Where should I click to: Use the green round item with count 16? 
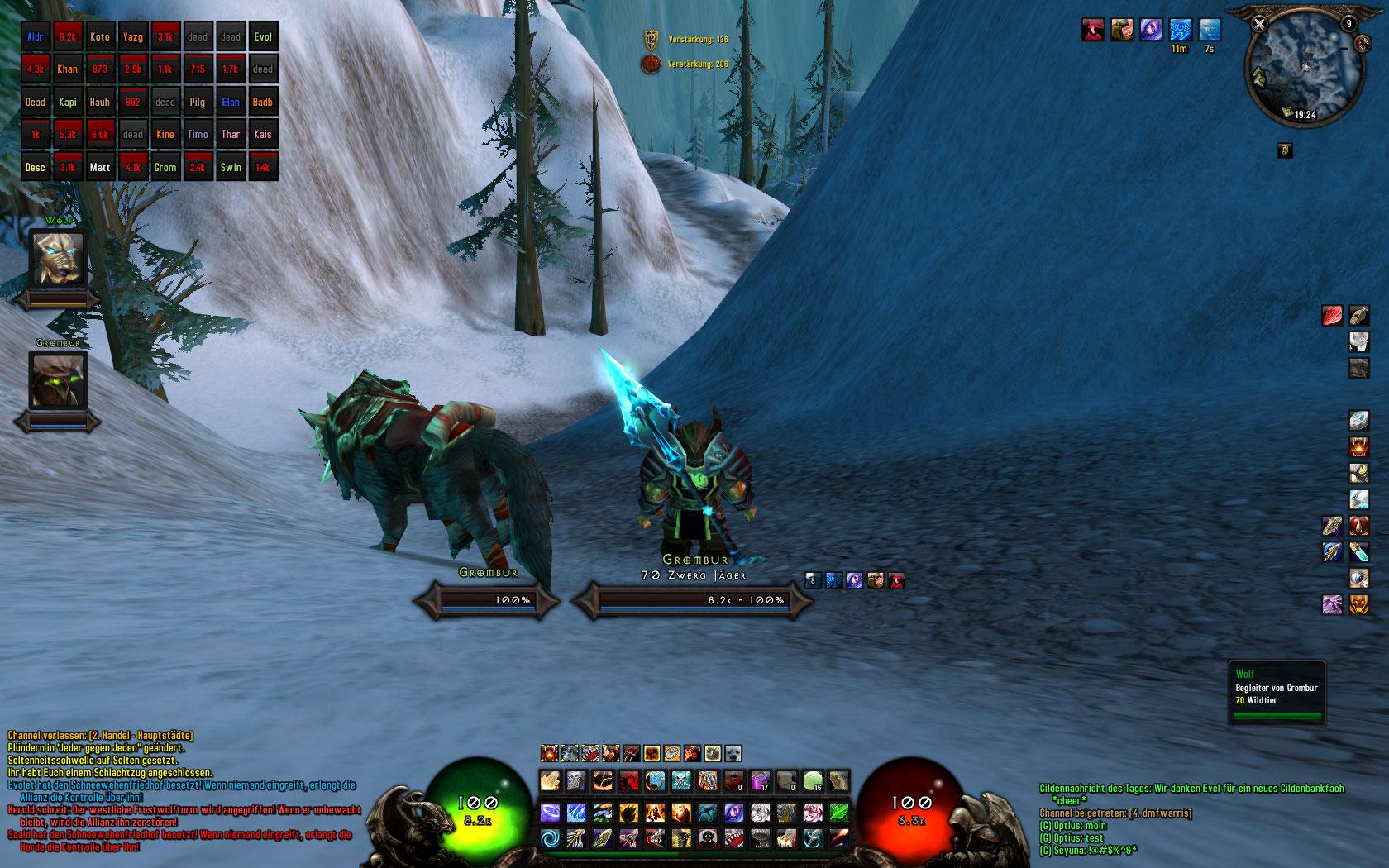tap(813, 781)
